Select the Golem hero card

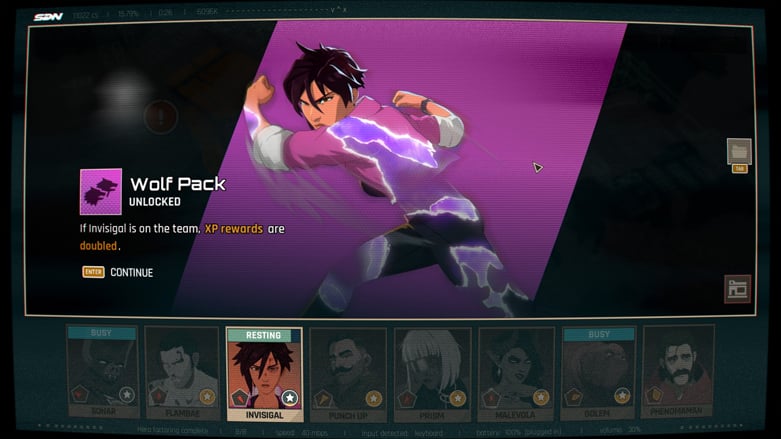(x=598, y=372)
